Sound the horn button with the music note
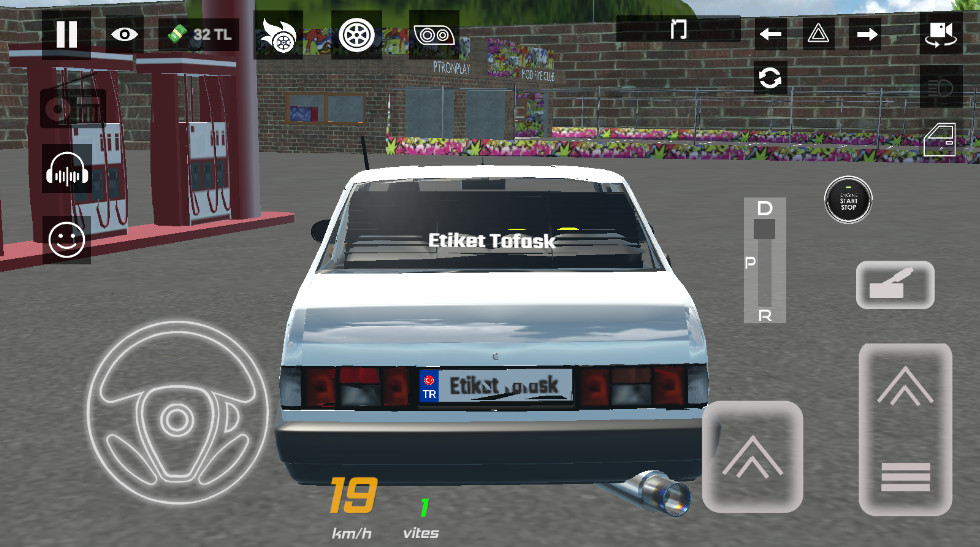980x547 pixels. point(678,28)
